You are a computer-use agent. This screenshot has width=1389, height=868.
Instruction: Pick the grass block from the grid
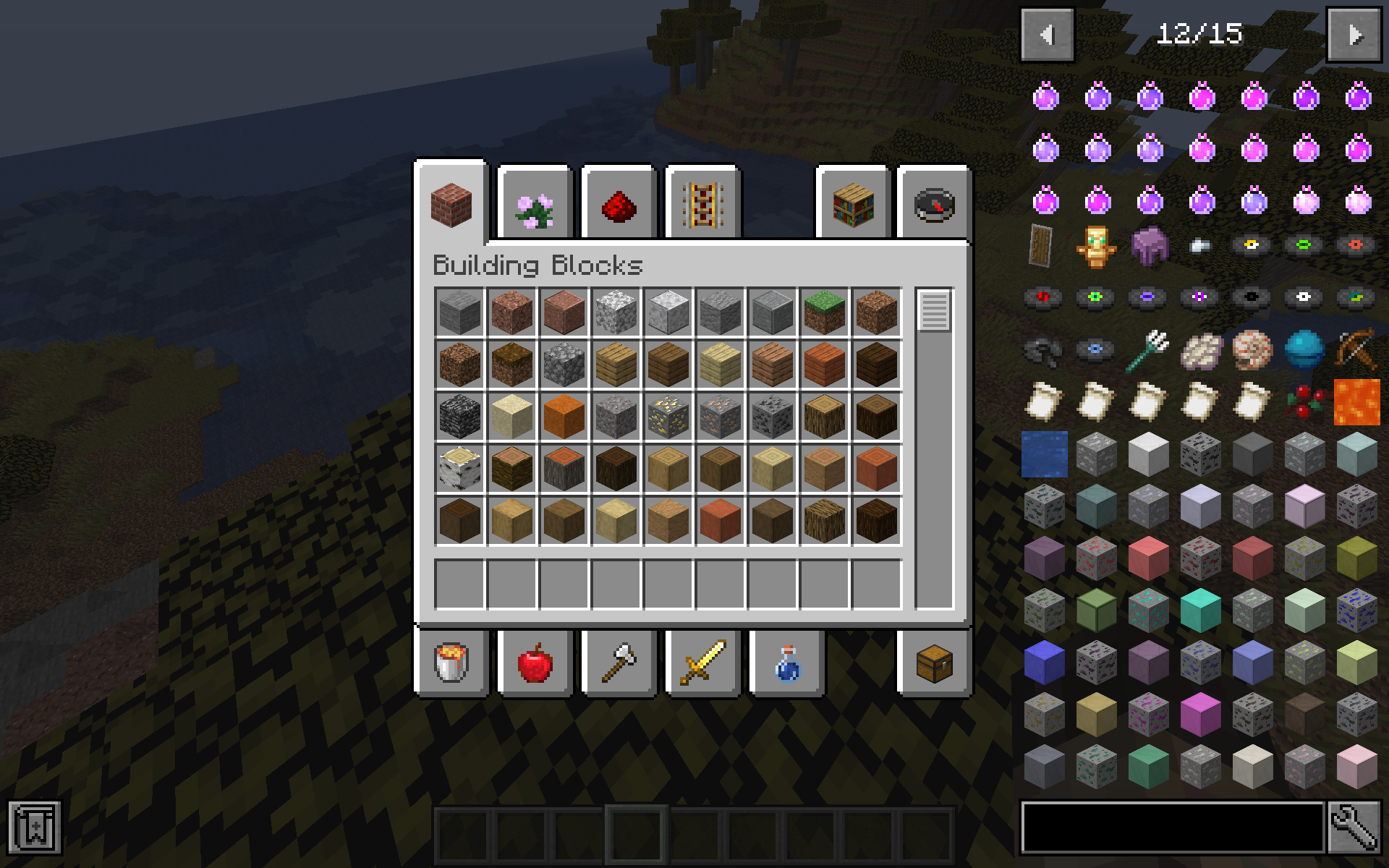[x=824, y=312]
